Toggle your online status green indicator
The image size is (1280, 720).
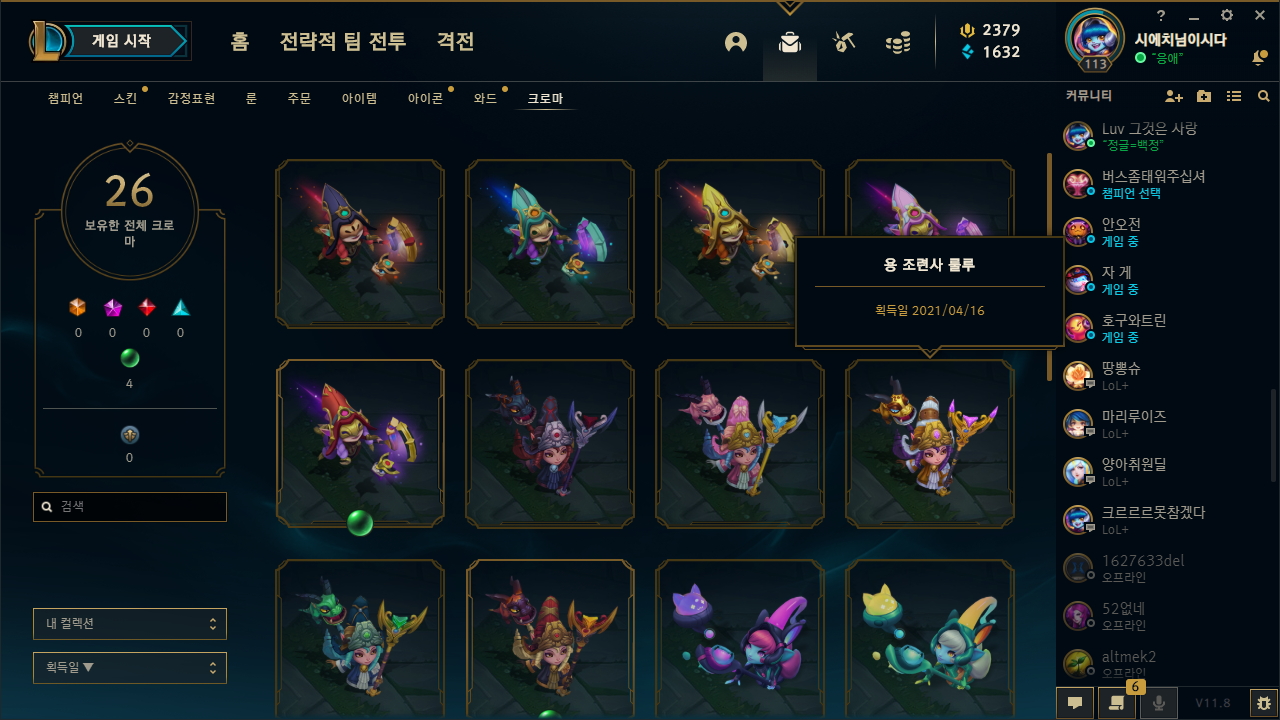pyautogui.click(x=1139, y=59)
